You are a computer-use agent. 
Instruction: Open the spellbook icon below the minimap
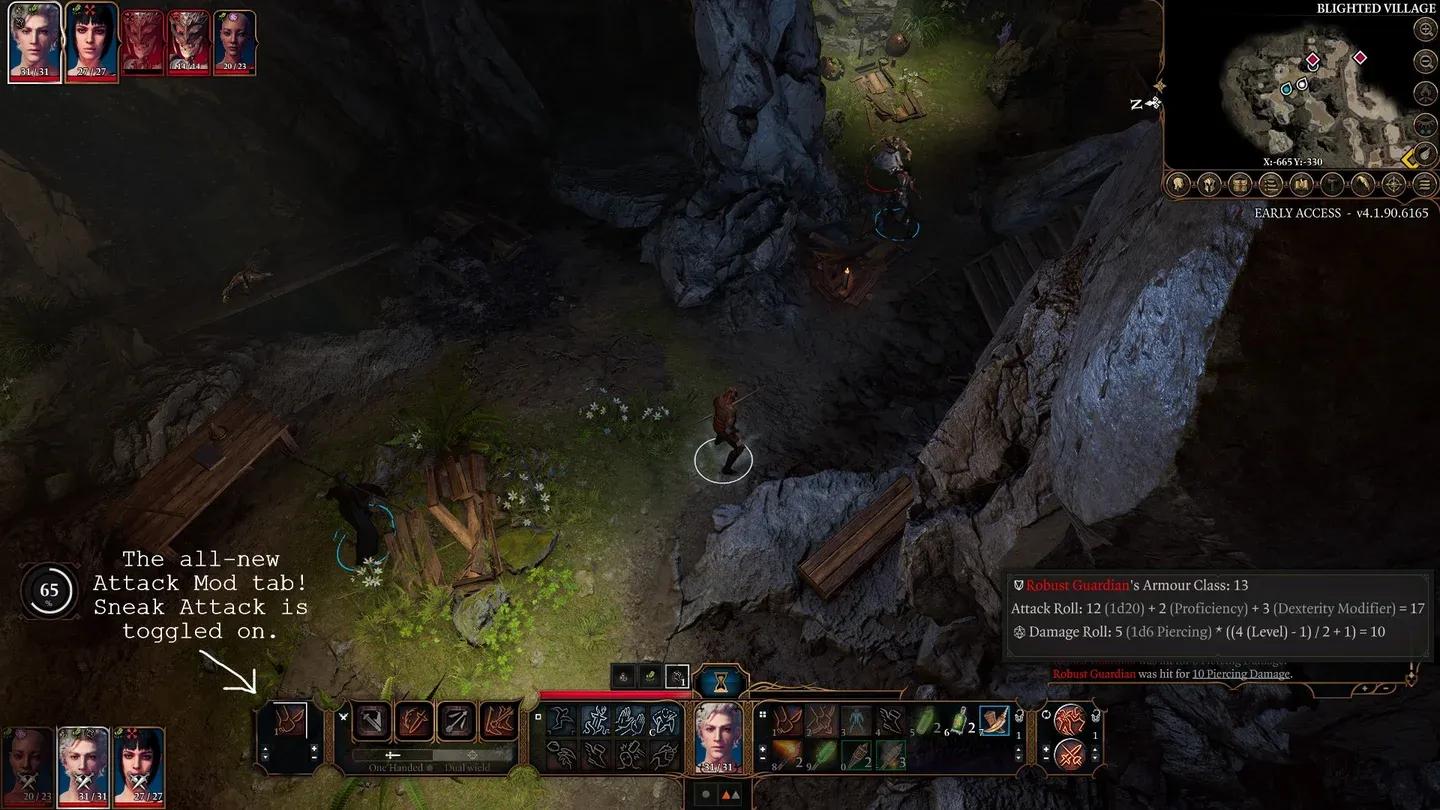click(1301, 184)
